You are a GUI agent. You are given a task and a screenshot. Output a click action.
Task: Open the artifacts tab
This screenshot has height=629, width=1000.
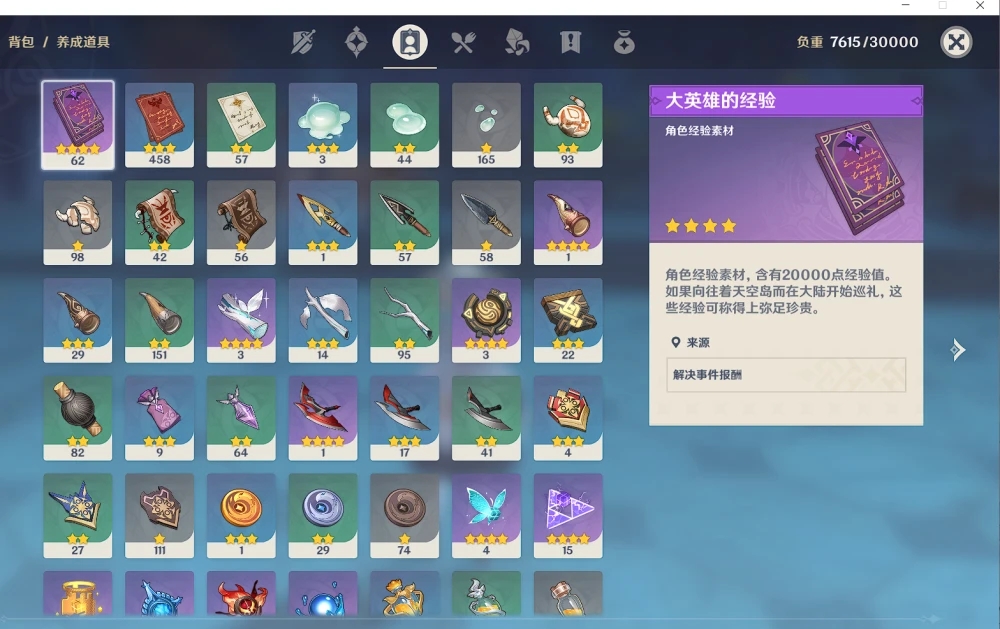(x=356, y=42)
